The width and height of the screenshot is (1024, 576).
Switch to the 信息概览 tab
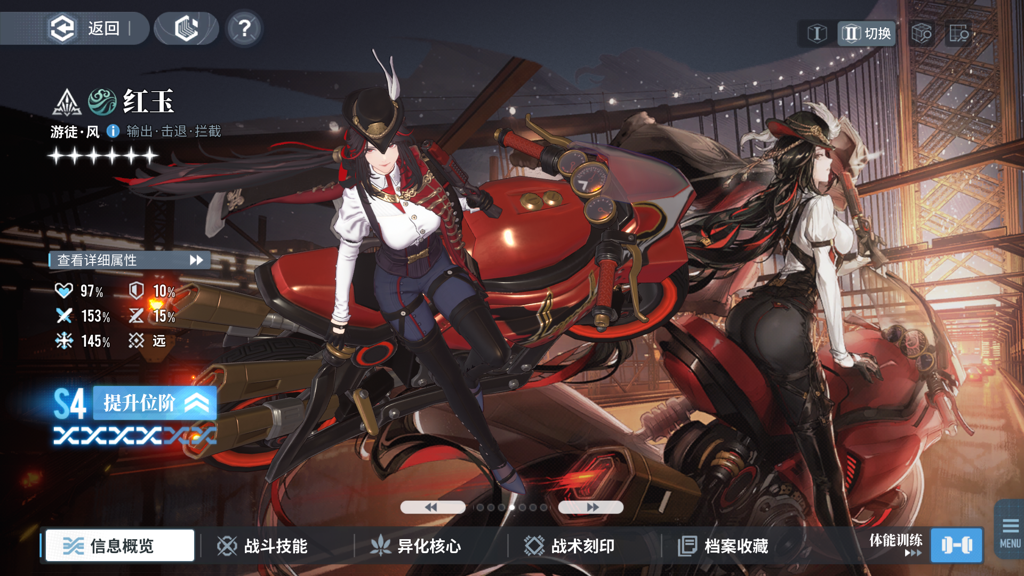pyautogui.click(x=120, y=546)
